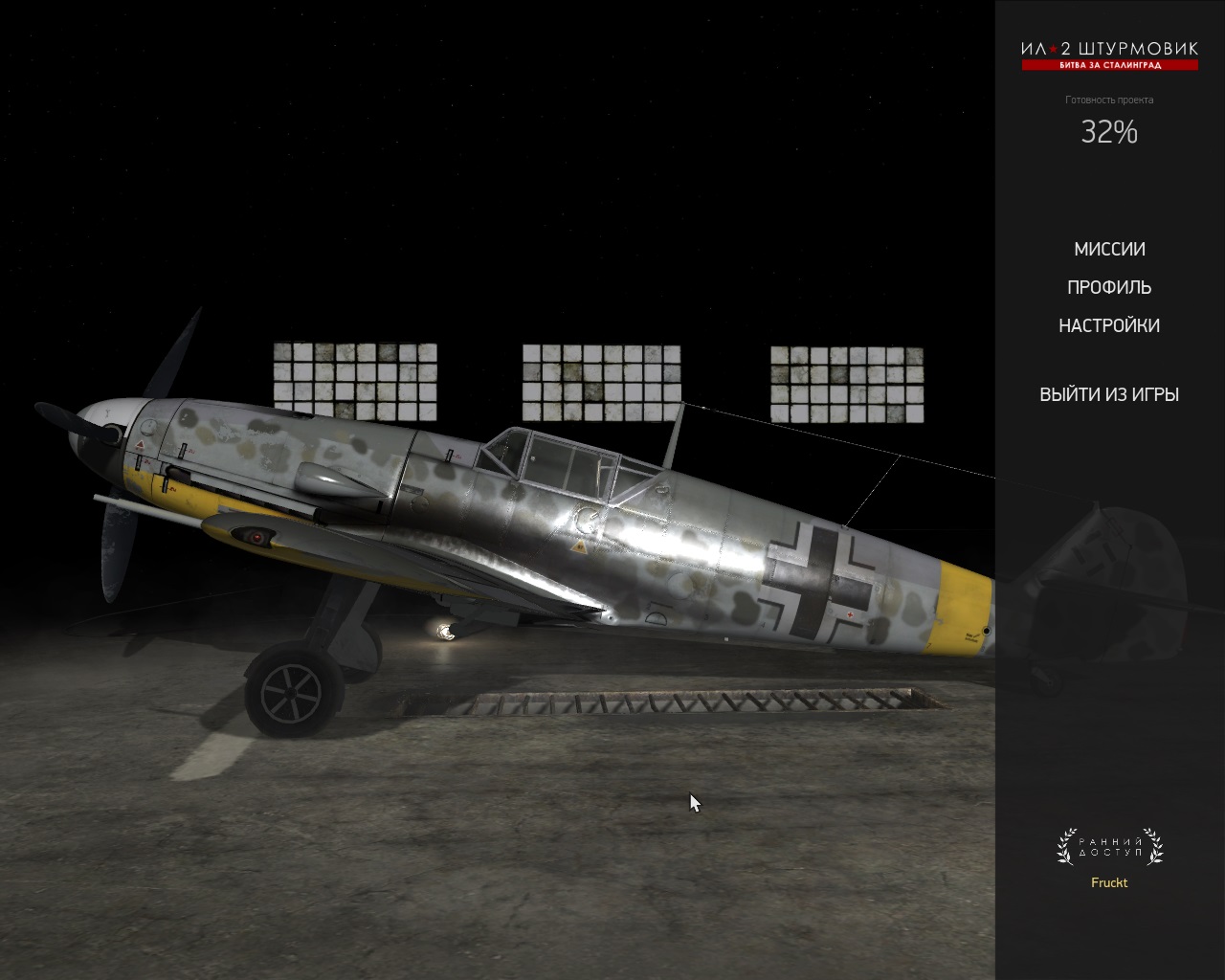Open НАСТРОЙКИ settings
This screenshot has height=980, width=1225.
pyautogui.click(x=1109, y=326)
